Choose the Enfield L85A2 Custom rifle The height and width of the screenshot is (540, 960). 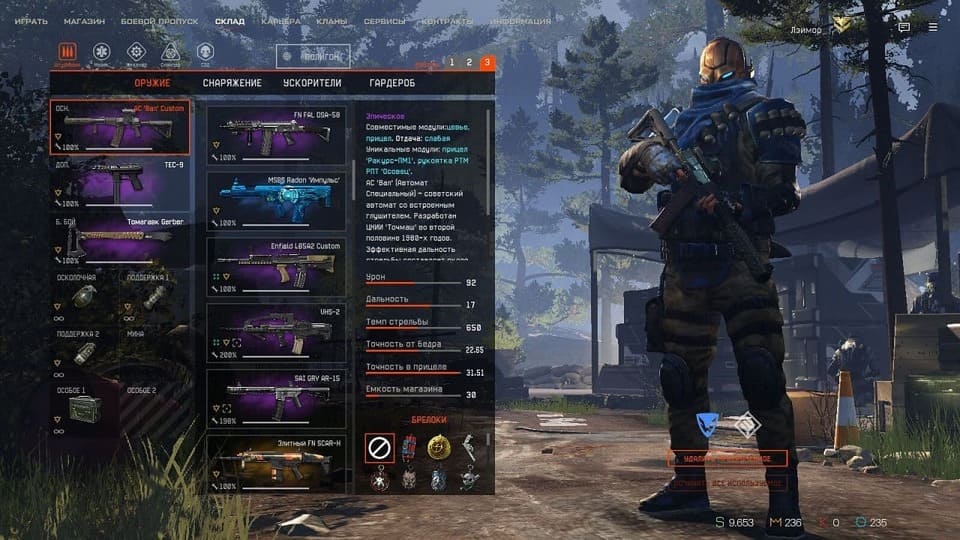tap(276, 267)
